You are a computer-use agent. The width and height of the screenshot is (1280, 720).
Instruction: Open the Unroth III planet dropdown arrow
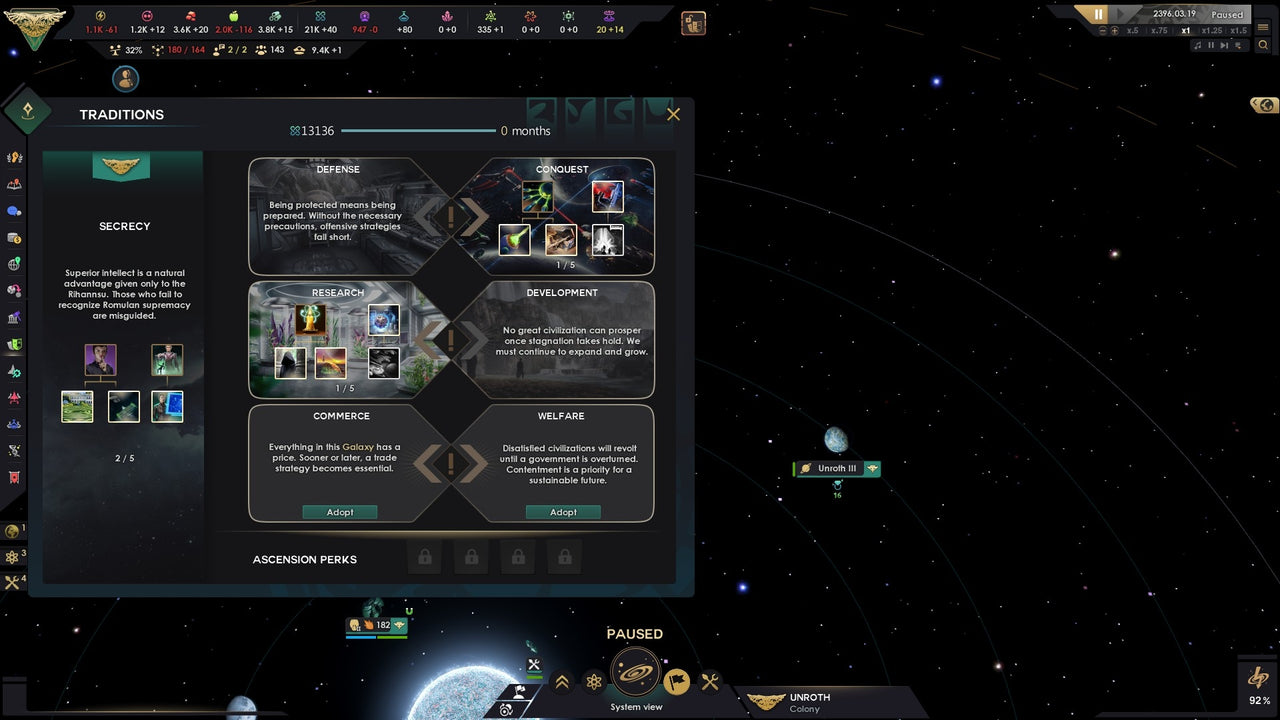(873, 468)
